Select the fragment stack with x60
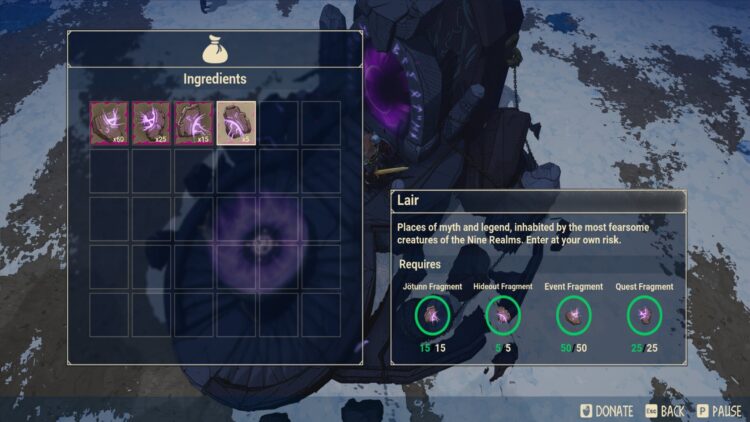 (x=108, y=122)
